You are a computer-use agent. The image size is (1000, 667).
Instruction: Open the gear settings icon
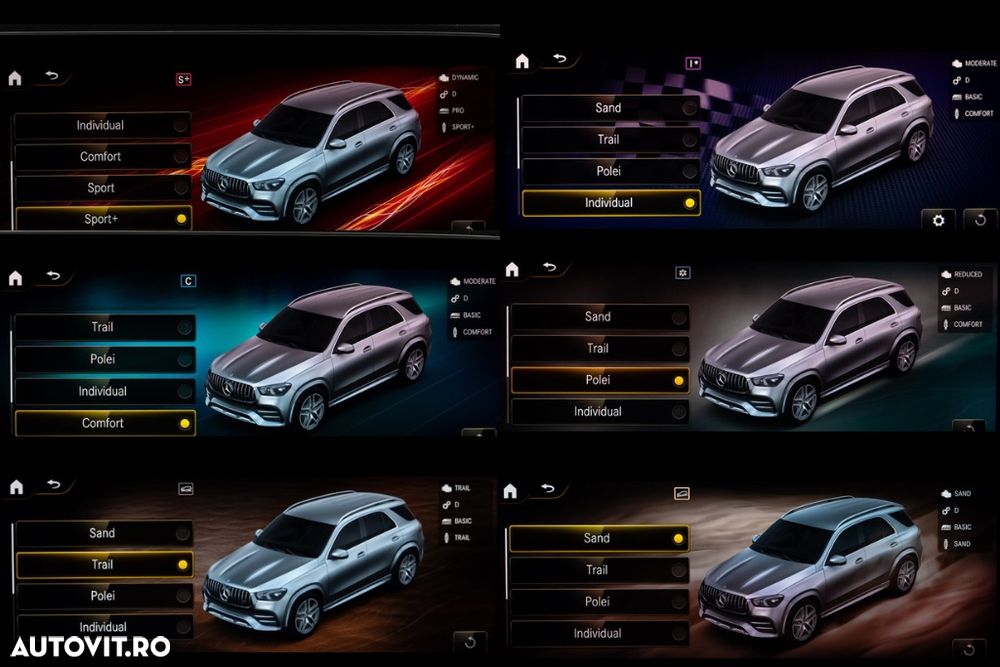(938, 220)
